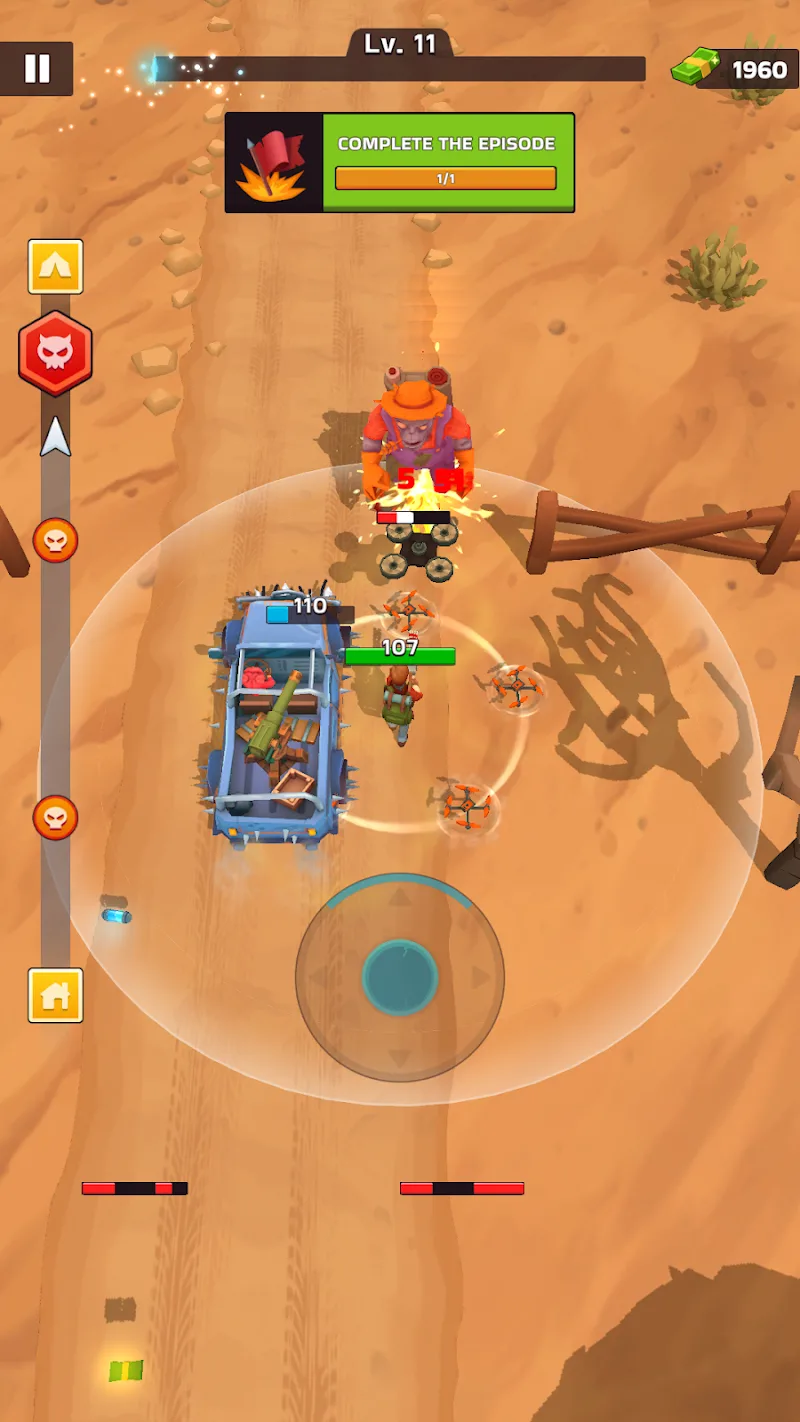Tap the red boss skull hexagon marker

coord(55,354)
